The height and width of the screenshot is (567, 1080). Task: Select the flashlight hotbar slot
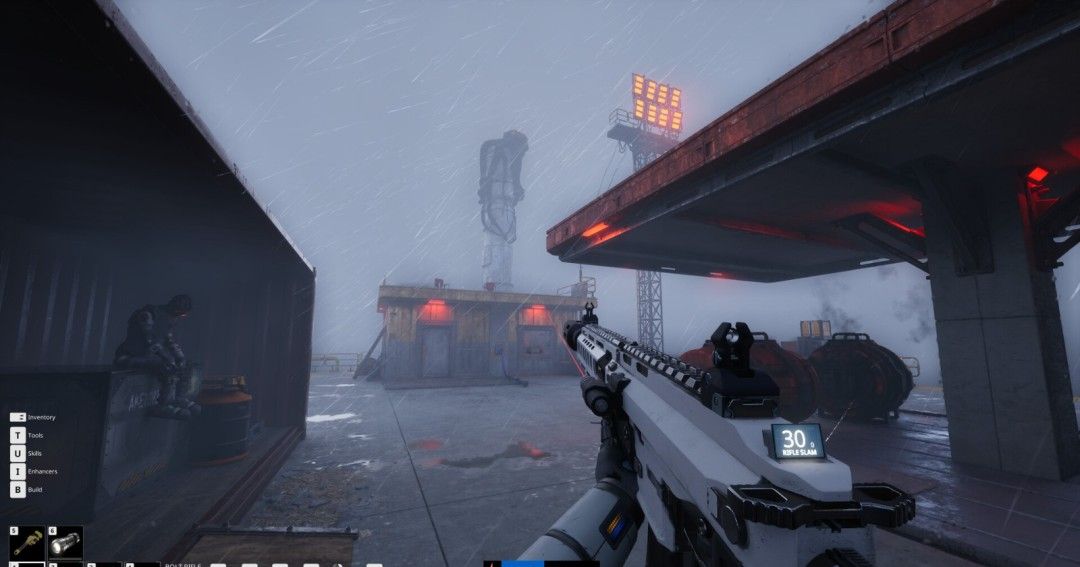point(66,543)
